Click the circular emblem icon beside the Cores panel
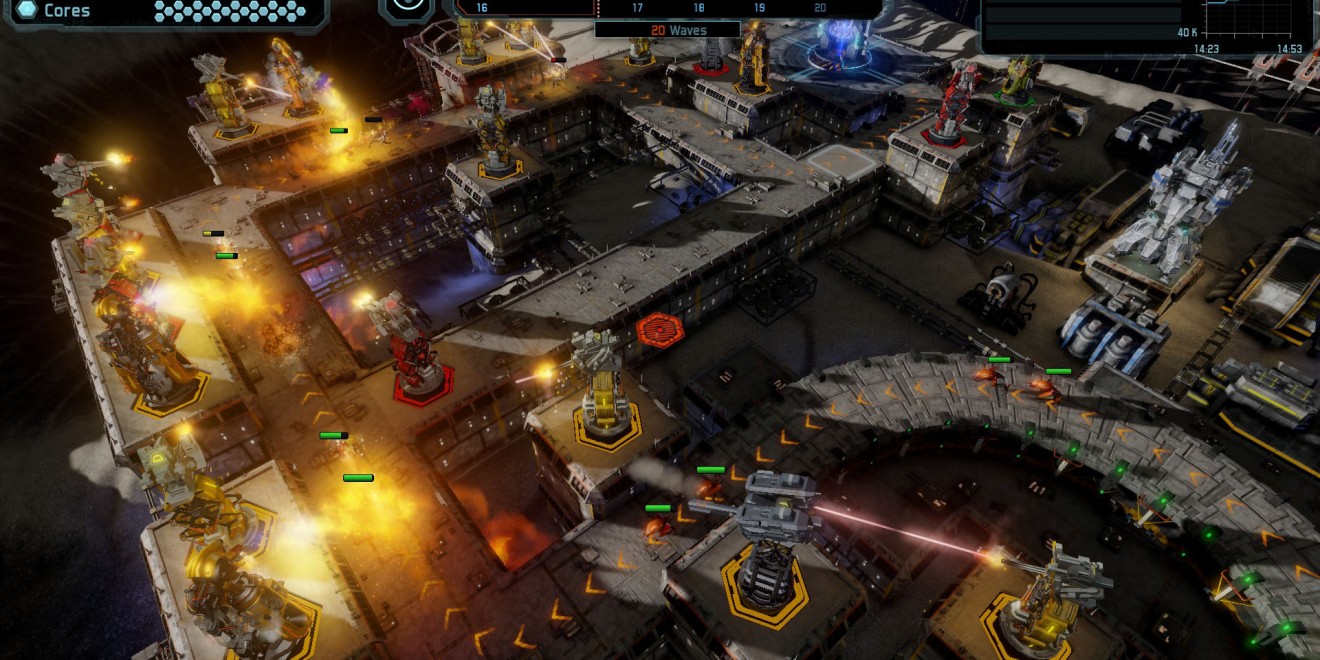The image size is (1320, 660). (x=406, y=6)
